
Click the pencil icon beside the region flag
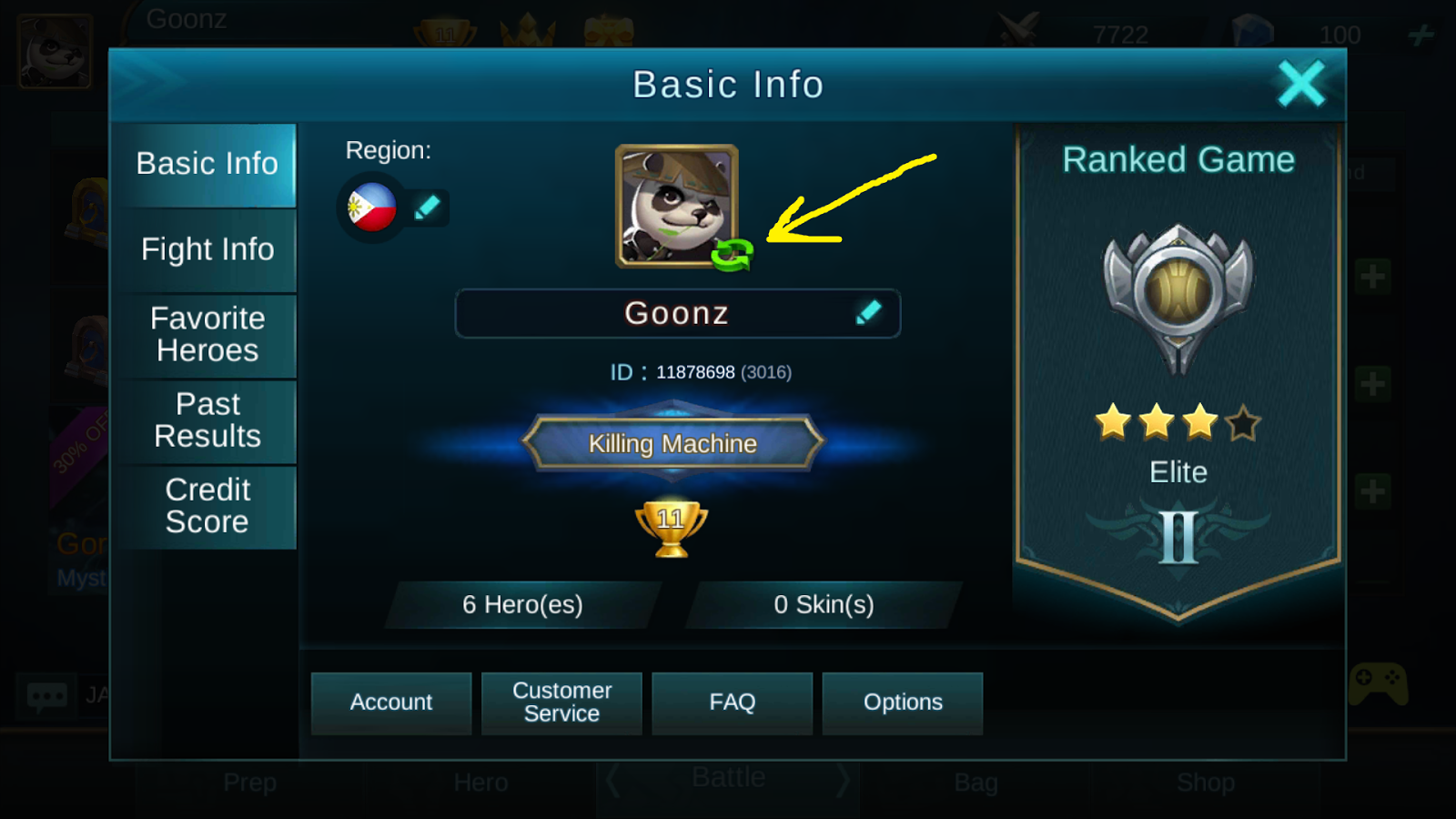(428, 207)
